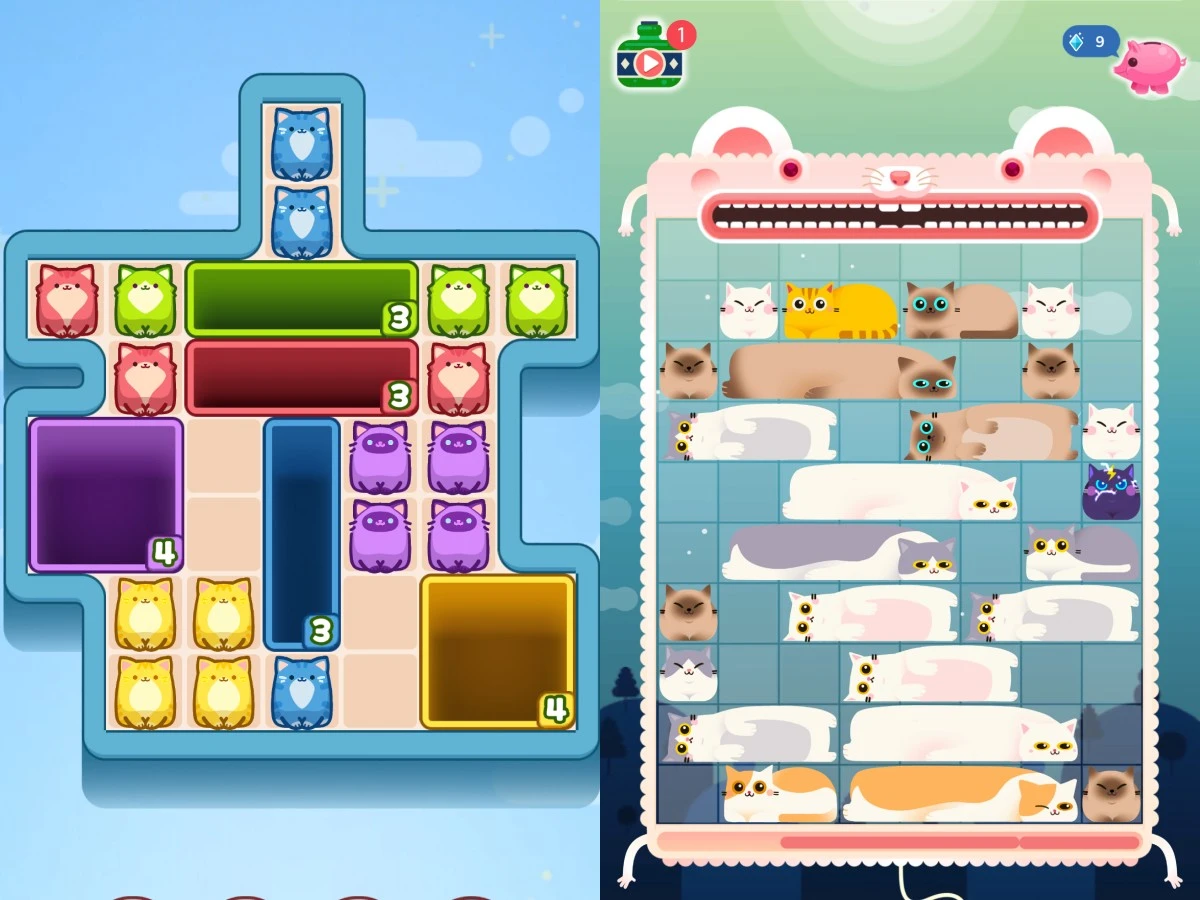Select the green box labeled 3

[301, 298]
